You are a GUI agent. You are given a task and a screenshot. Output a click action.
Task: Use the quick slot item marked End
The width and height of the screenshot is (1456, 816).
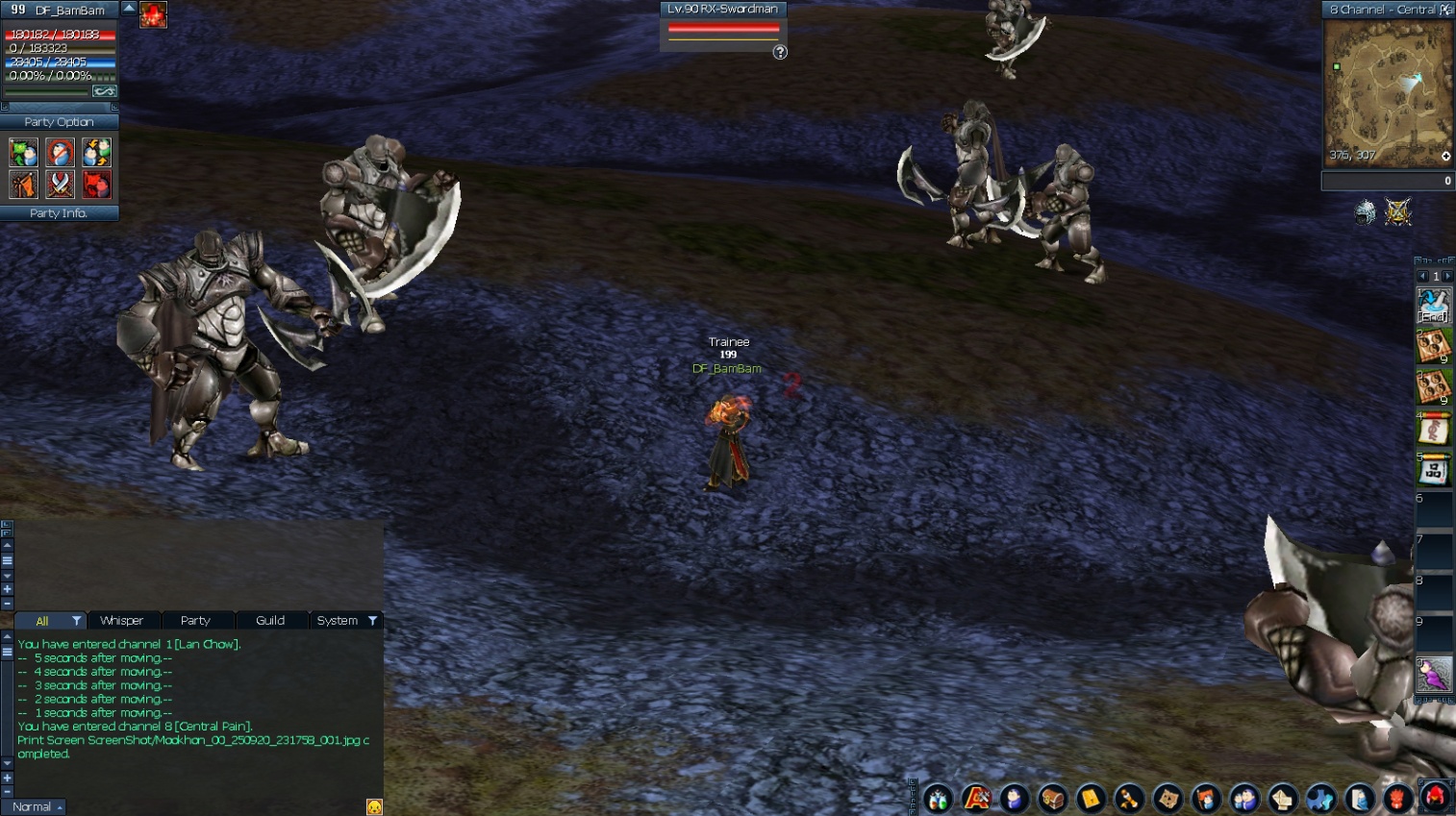(x=1433, y=307)
